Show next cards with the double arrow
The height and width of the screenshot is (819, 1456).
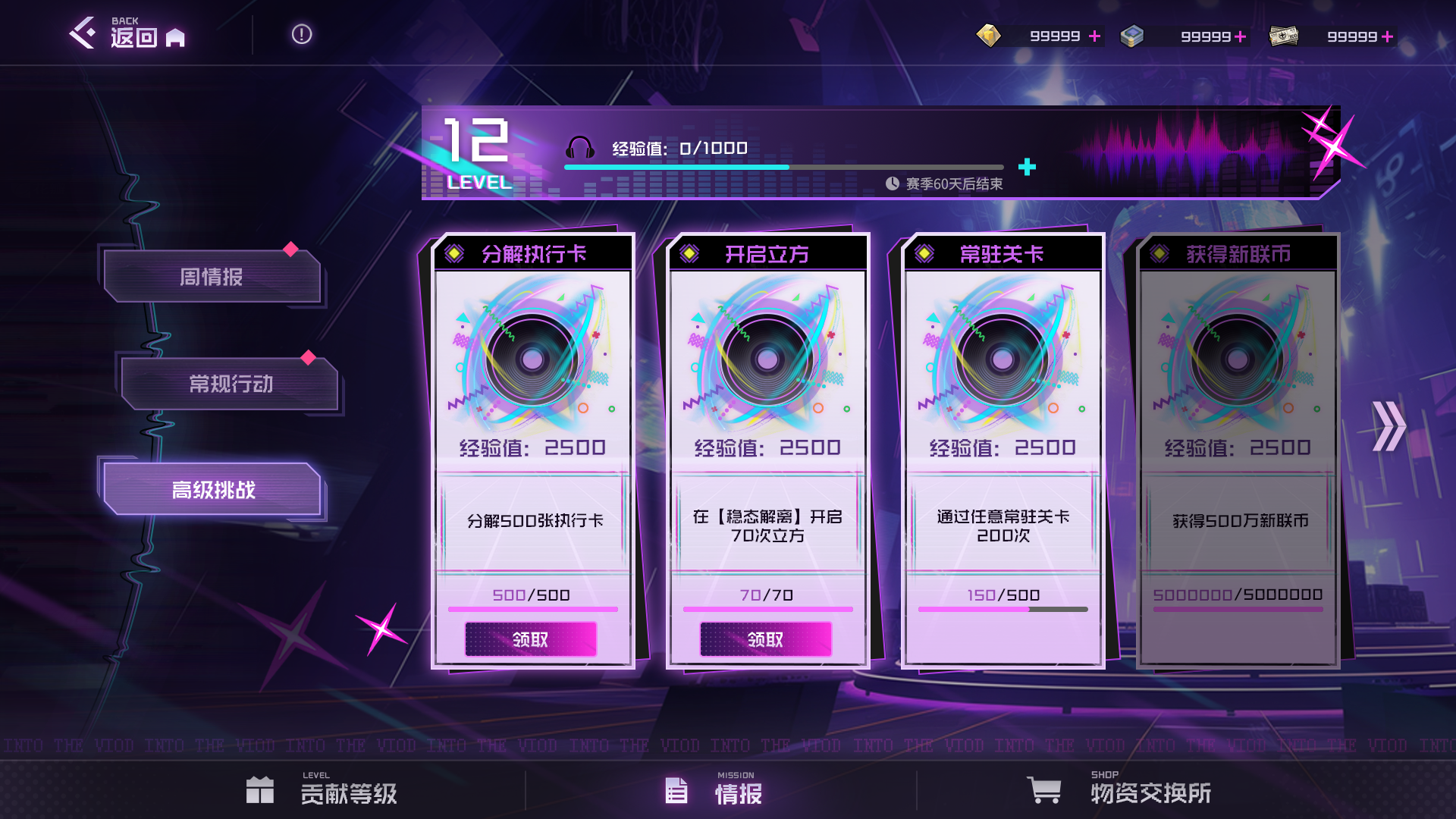(1389, 426)
